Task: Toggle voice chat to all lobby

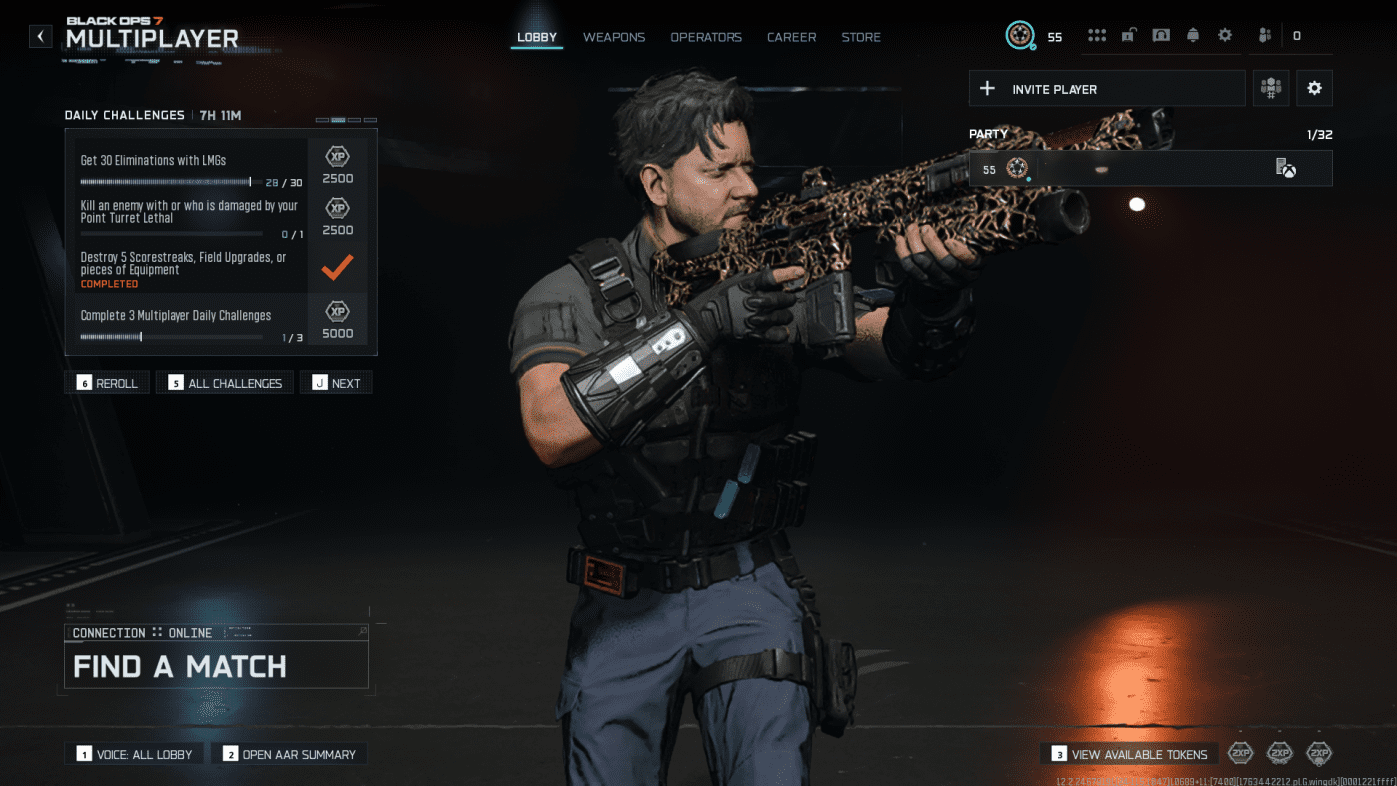Action: coord(133,753)
